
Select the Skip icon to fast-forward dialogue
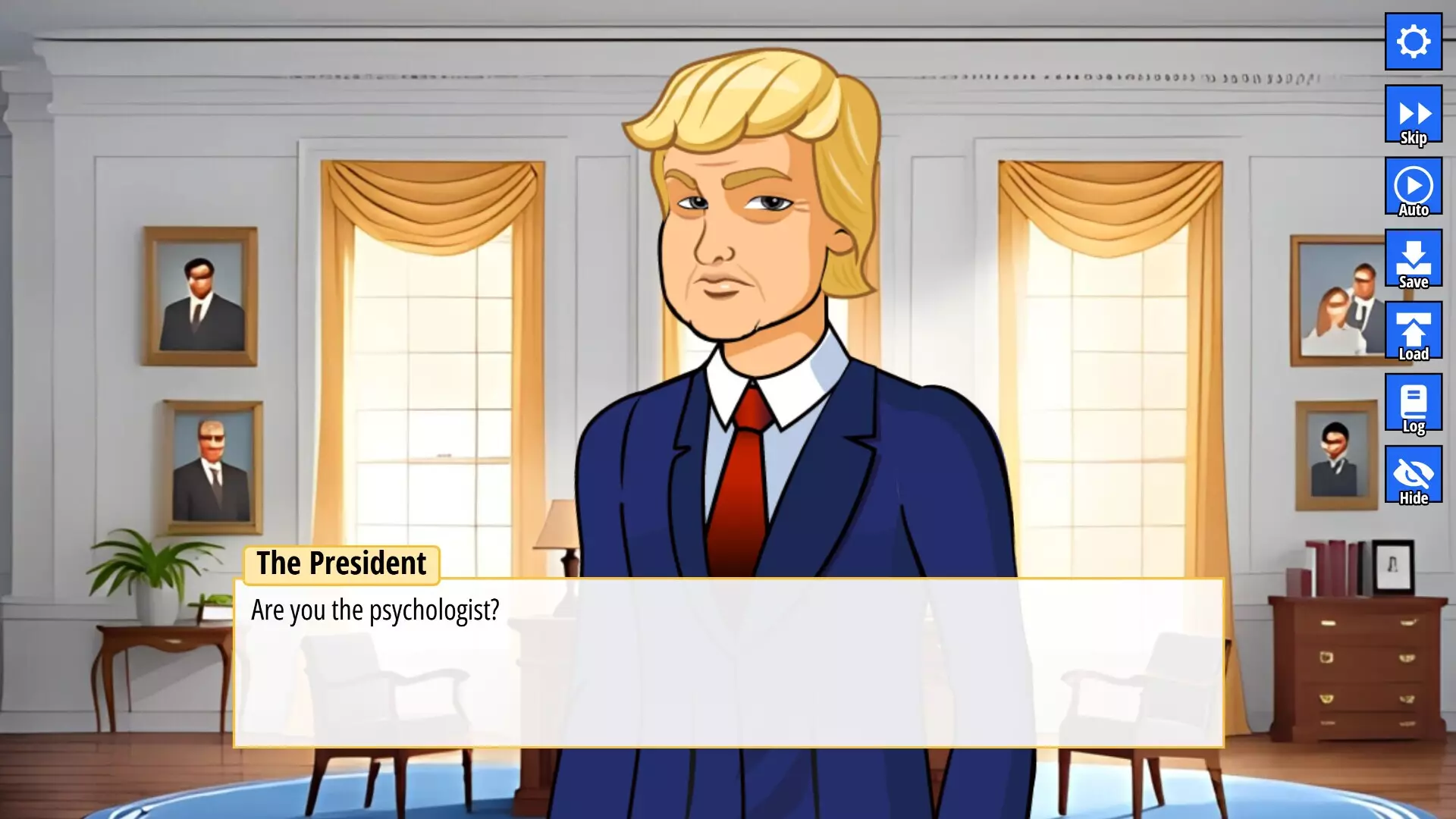pos(1413,114)
